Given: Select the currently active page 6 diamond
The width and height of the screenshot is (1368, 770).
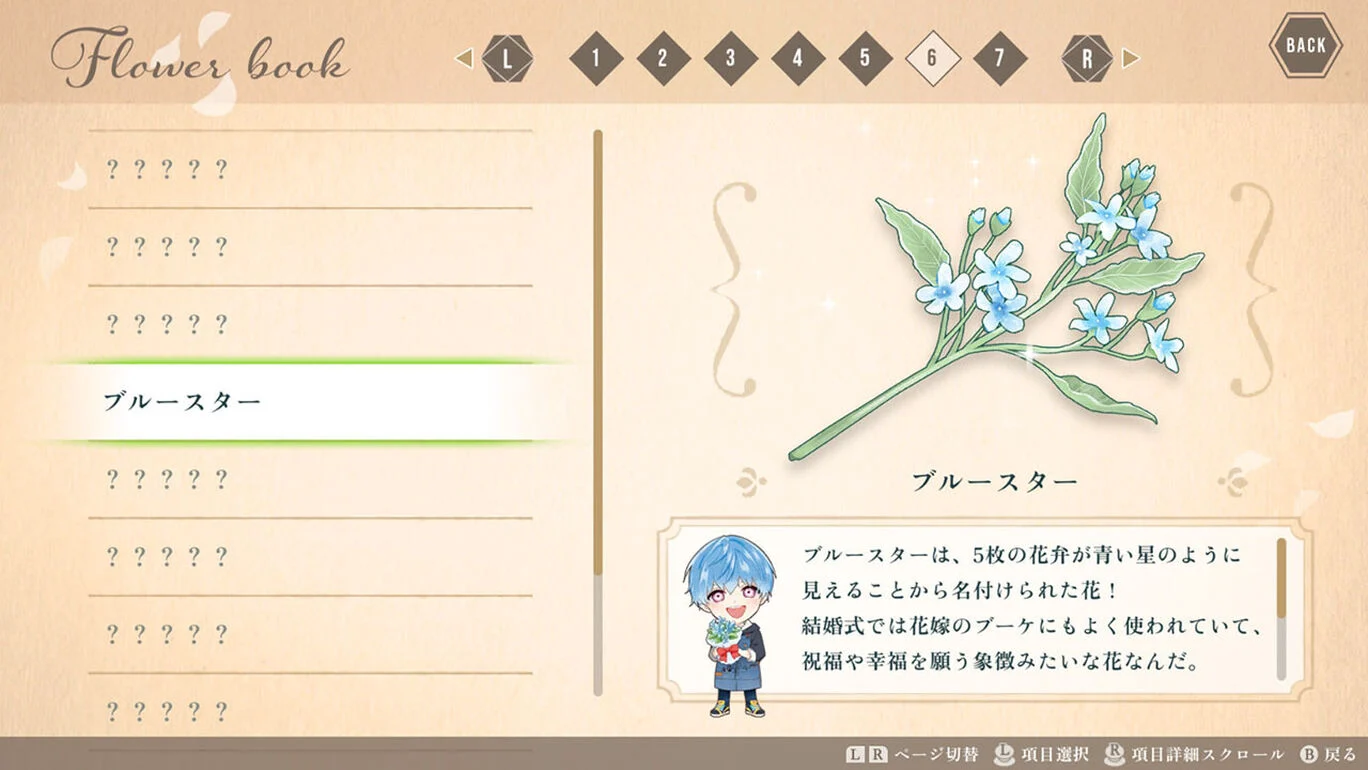Looking at the screenshot, I should (x=934, y=57).
